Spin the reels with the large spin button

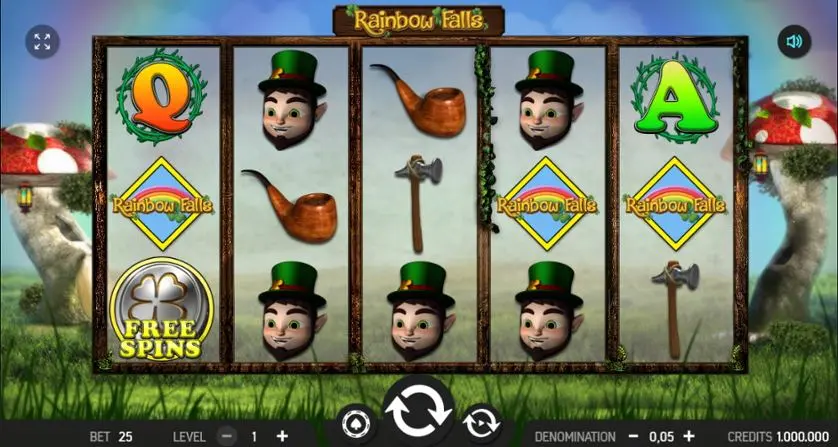[418, 410]
